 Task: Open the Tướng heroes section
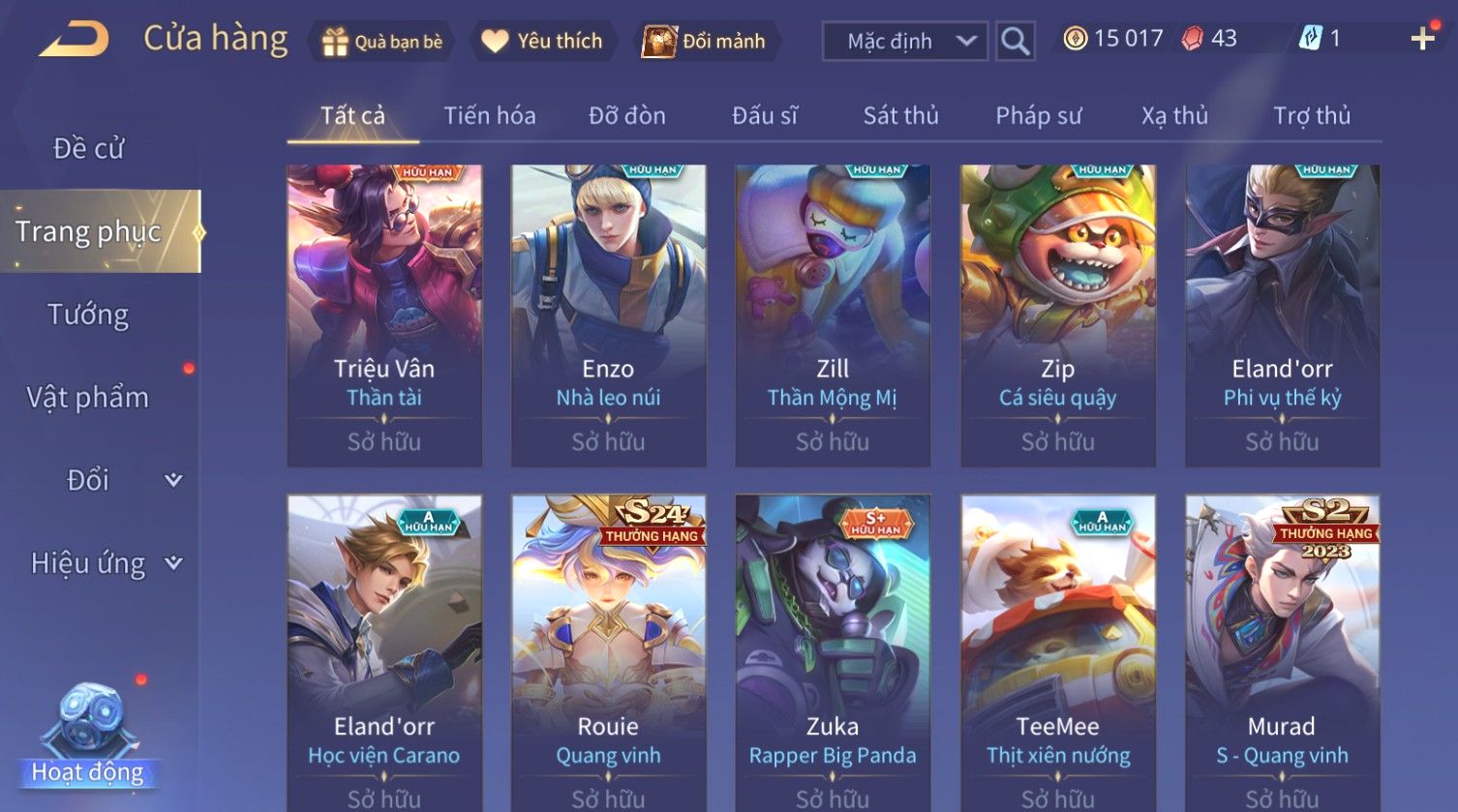[88, 315]
